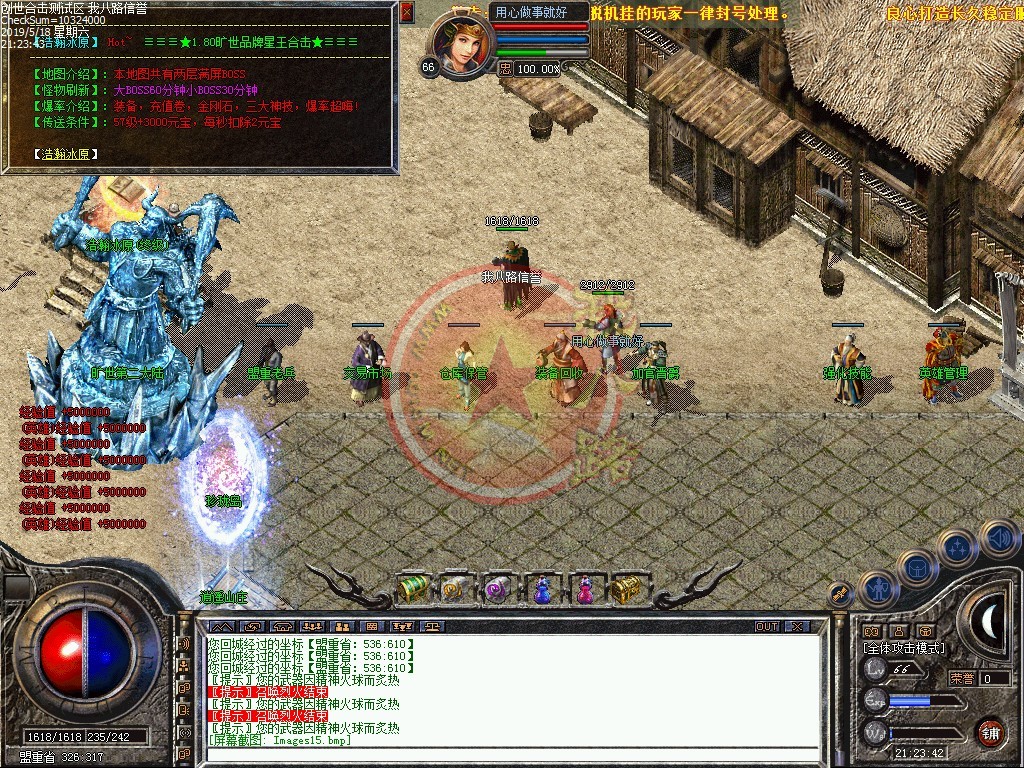
Task: Use the purple-marked scroll belt slot
Action: click(497, 589)
